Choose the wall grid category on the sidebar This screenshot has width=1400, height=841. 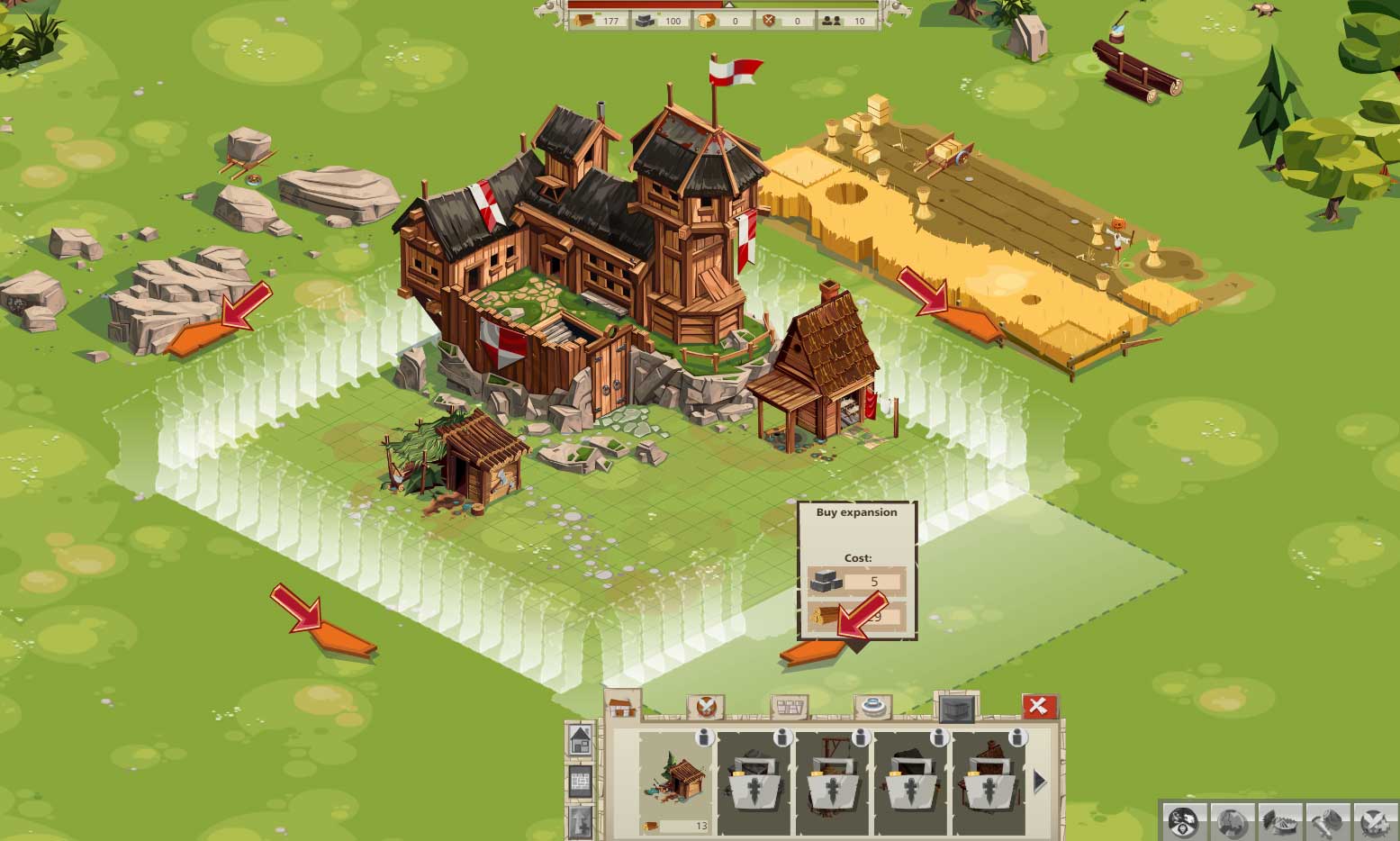click(x=581, y=781)
